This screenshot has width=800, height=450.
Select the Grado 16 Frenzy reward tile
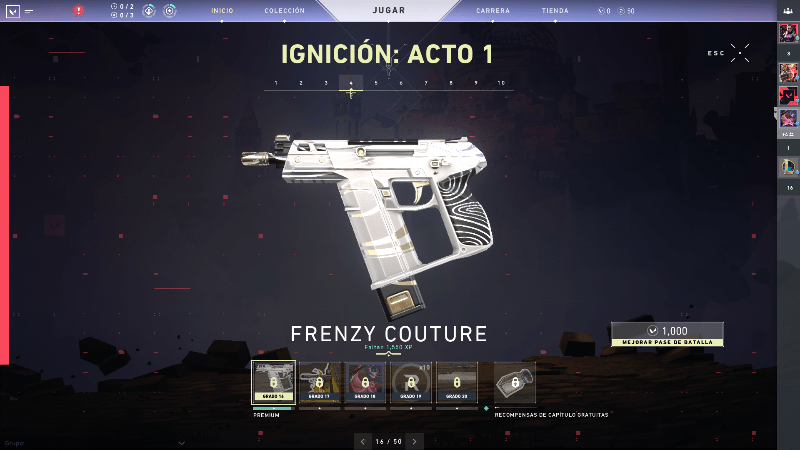click(x=273, y=382)
